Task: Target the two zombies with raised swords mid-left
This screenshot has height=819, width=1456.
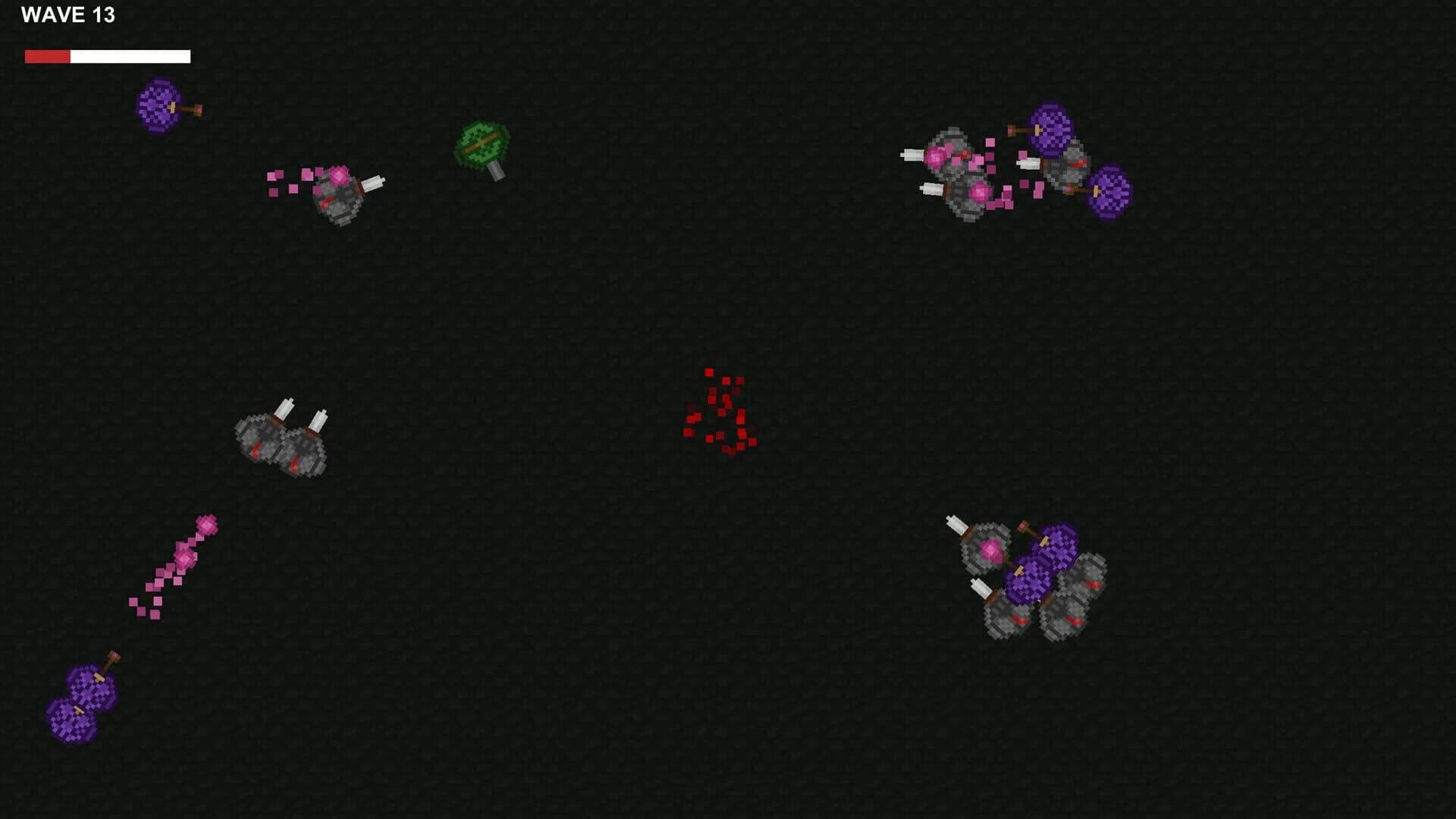Action: click(281, 440)
